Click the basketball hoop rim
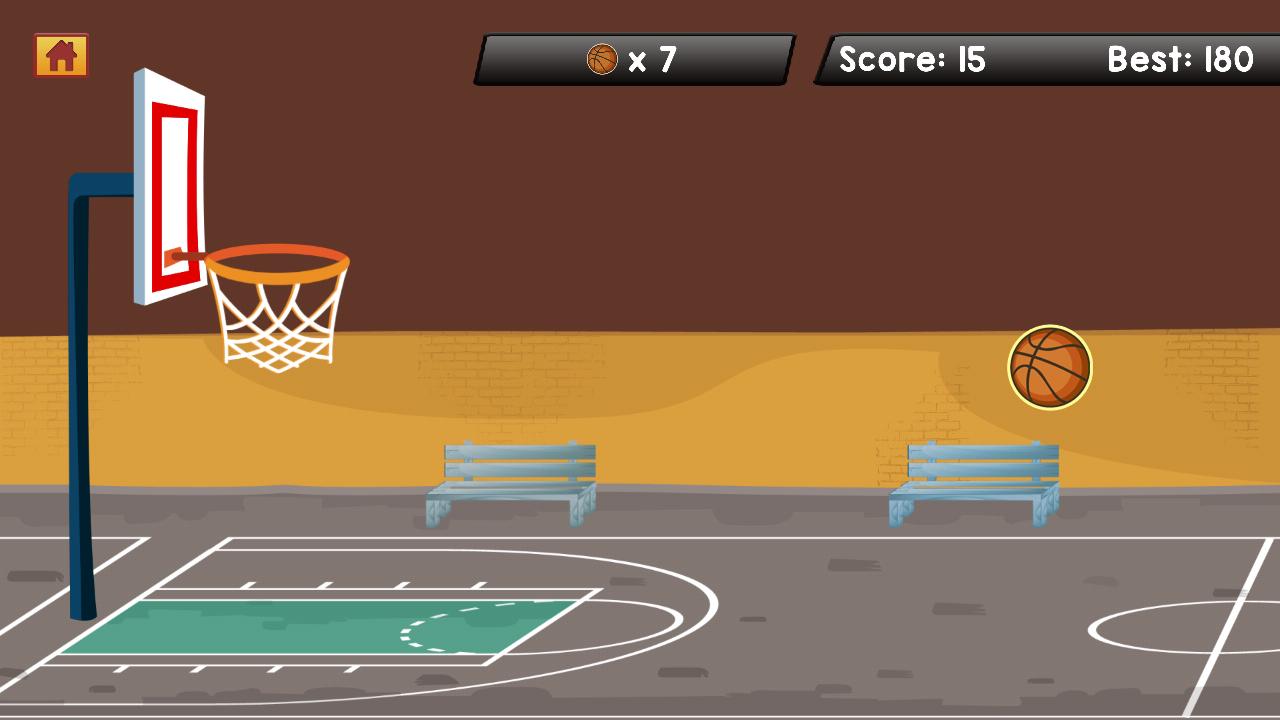This screenshot has width=1280, height=720. tap(277, 262)
